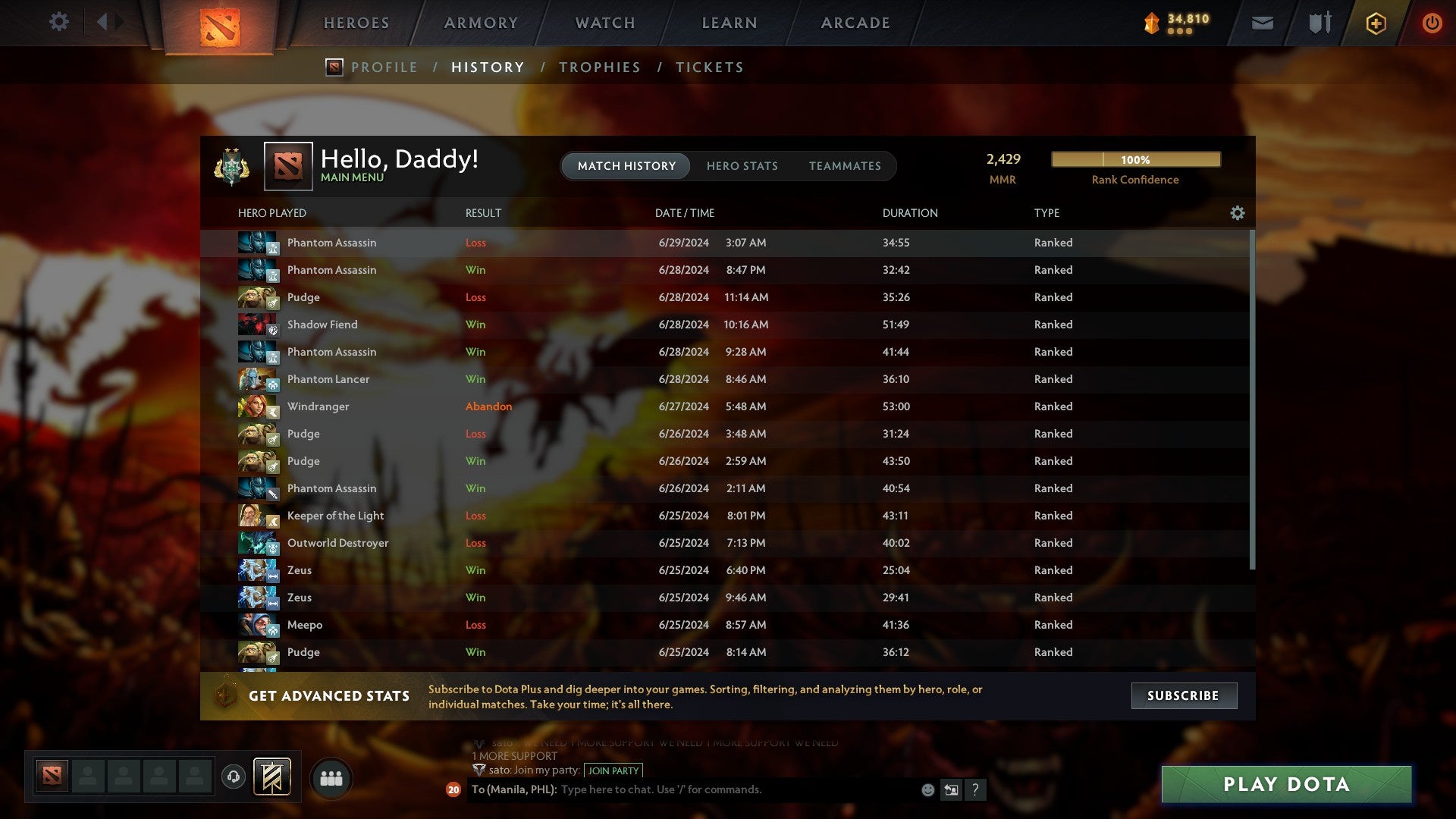Open voice chat headset icon
The width and height of the screenshot is (1456, 819).
click(x=233, y=777)
